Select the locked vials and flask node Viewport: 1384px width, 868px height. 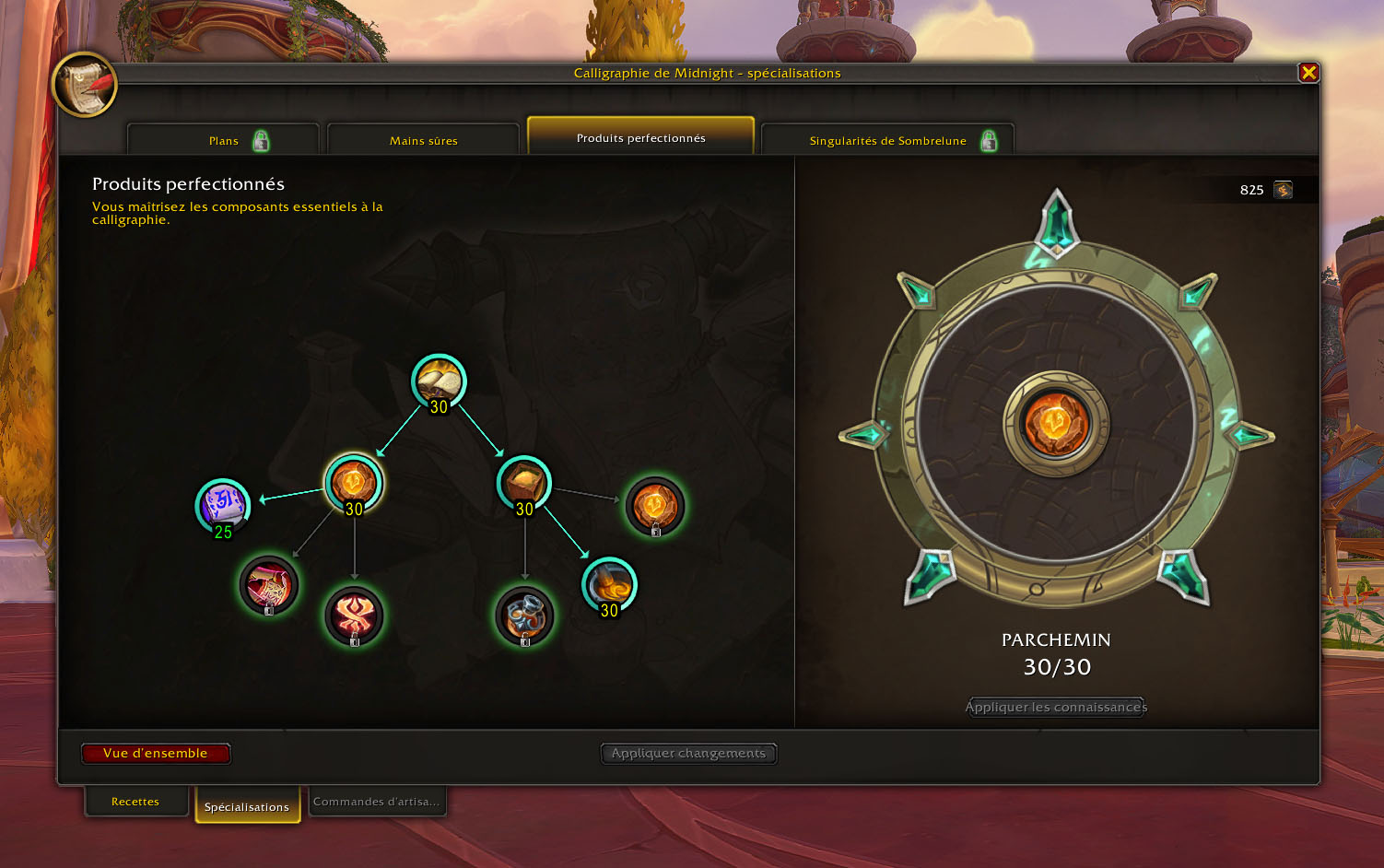524,616
